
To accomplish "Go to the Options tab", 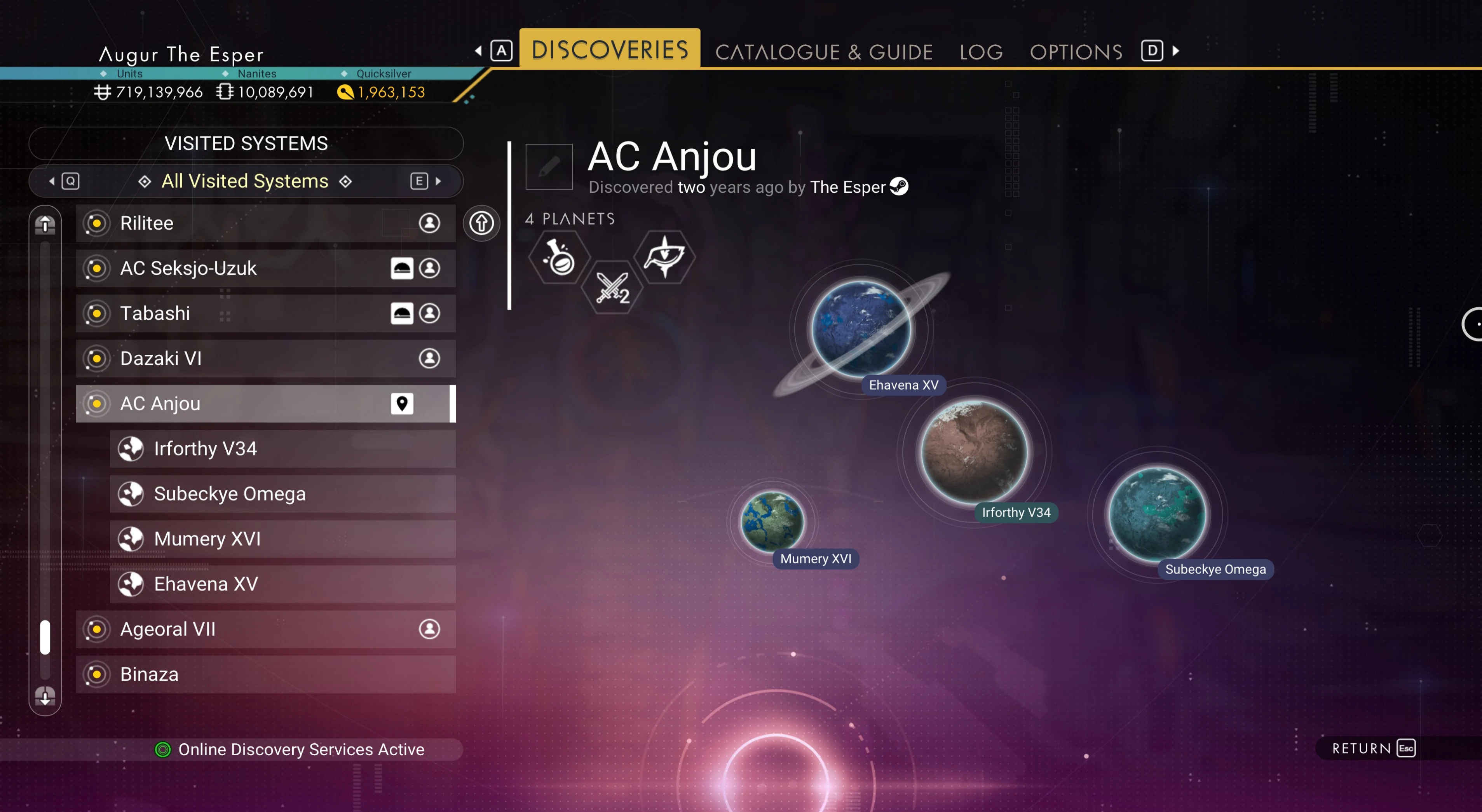I will click(x=1076, y=52).
